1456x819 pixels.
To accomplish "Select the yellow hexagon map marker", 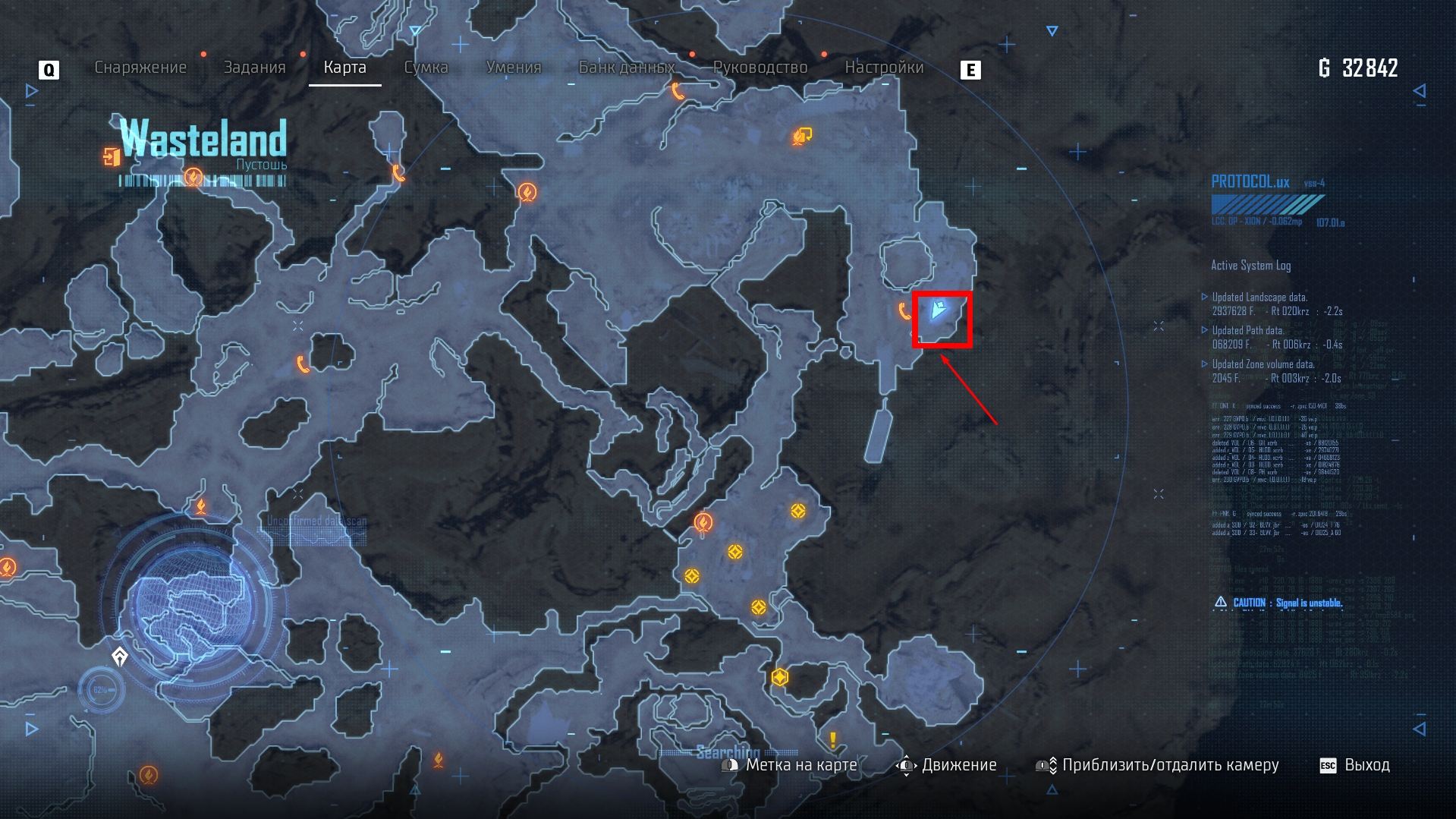I will (780, 677).
